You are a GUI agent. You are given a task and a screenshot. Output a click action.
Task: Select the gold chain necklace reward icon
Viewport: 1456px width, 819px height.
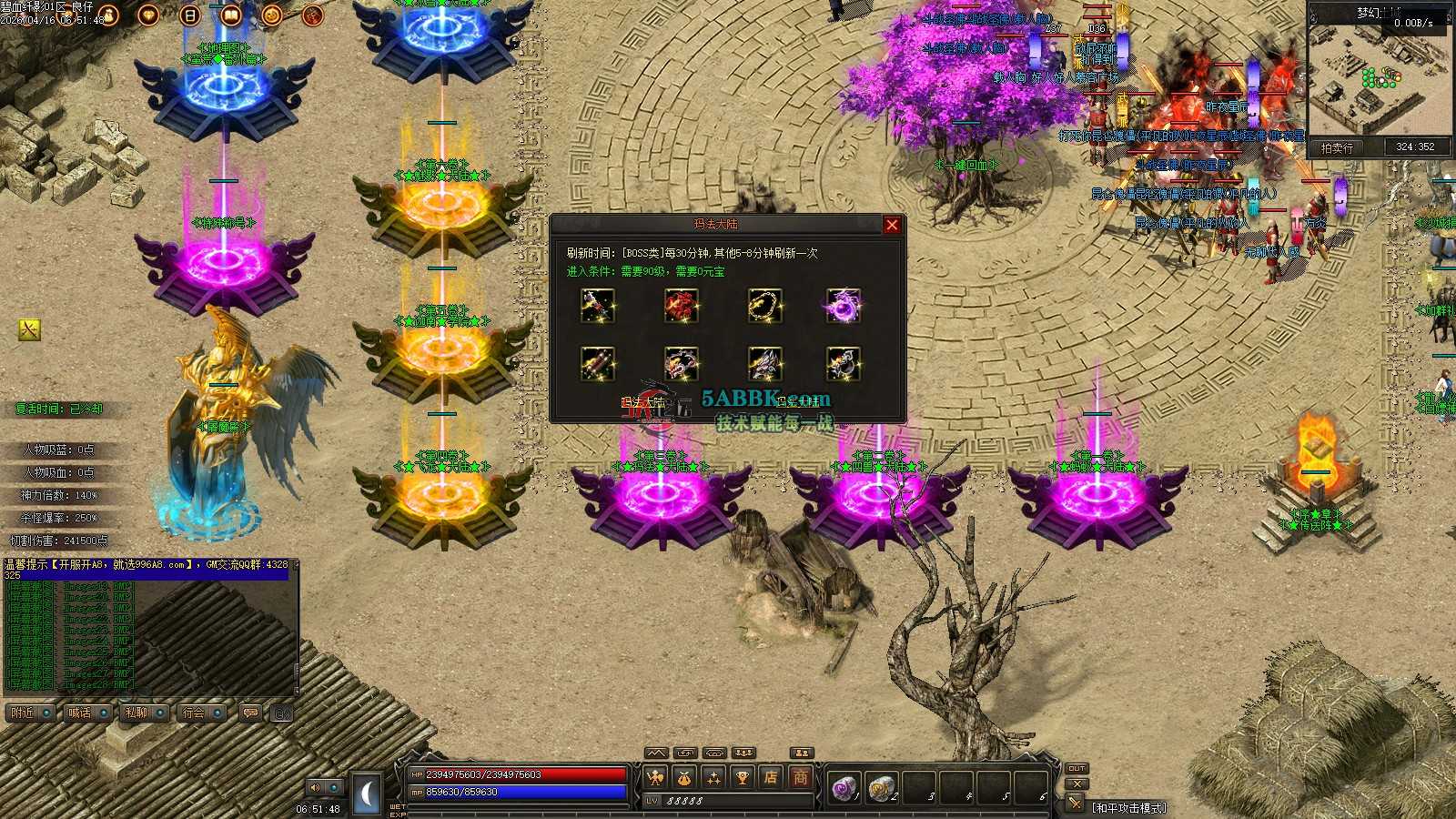pyautogui.click(x=763, y=306)
